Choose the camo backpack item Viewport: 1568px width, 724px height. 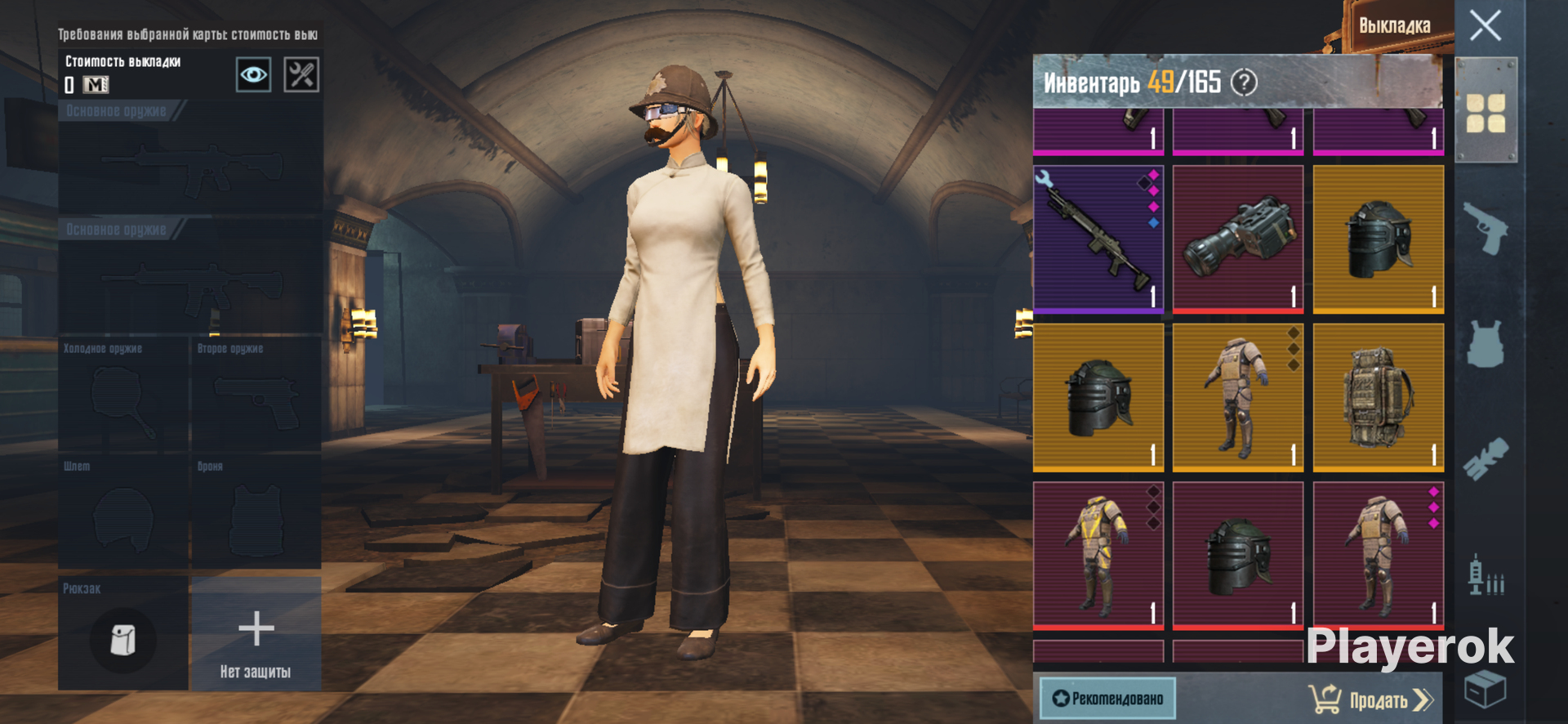(1379, 397)
